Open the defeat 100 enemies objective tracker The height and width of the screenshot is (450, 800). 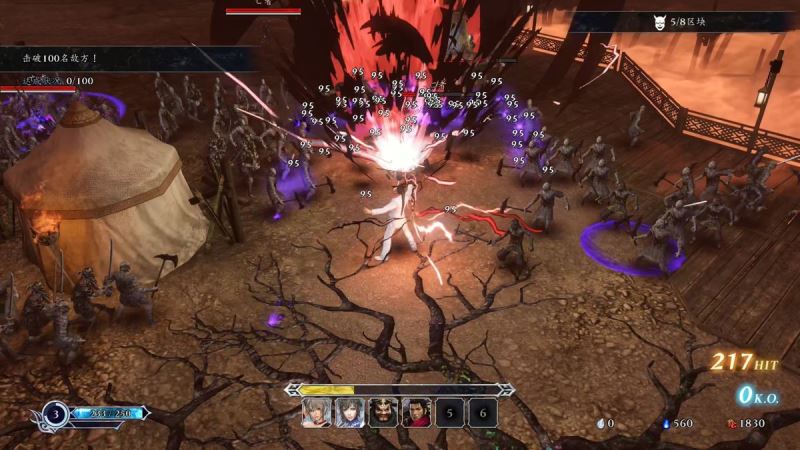pos(60,60)
